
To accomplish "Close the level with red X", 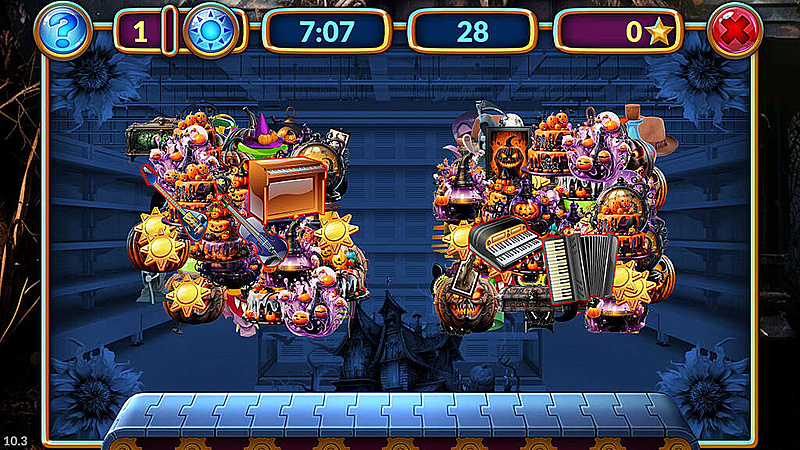I will [x=735, y=31].
